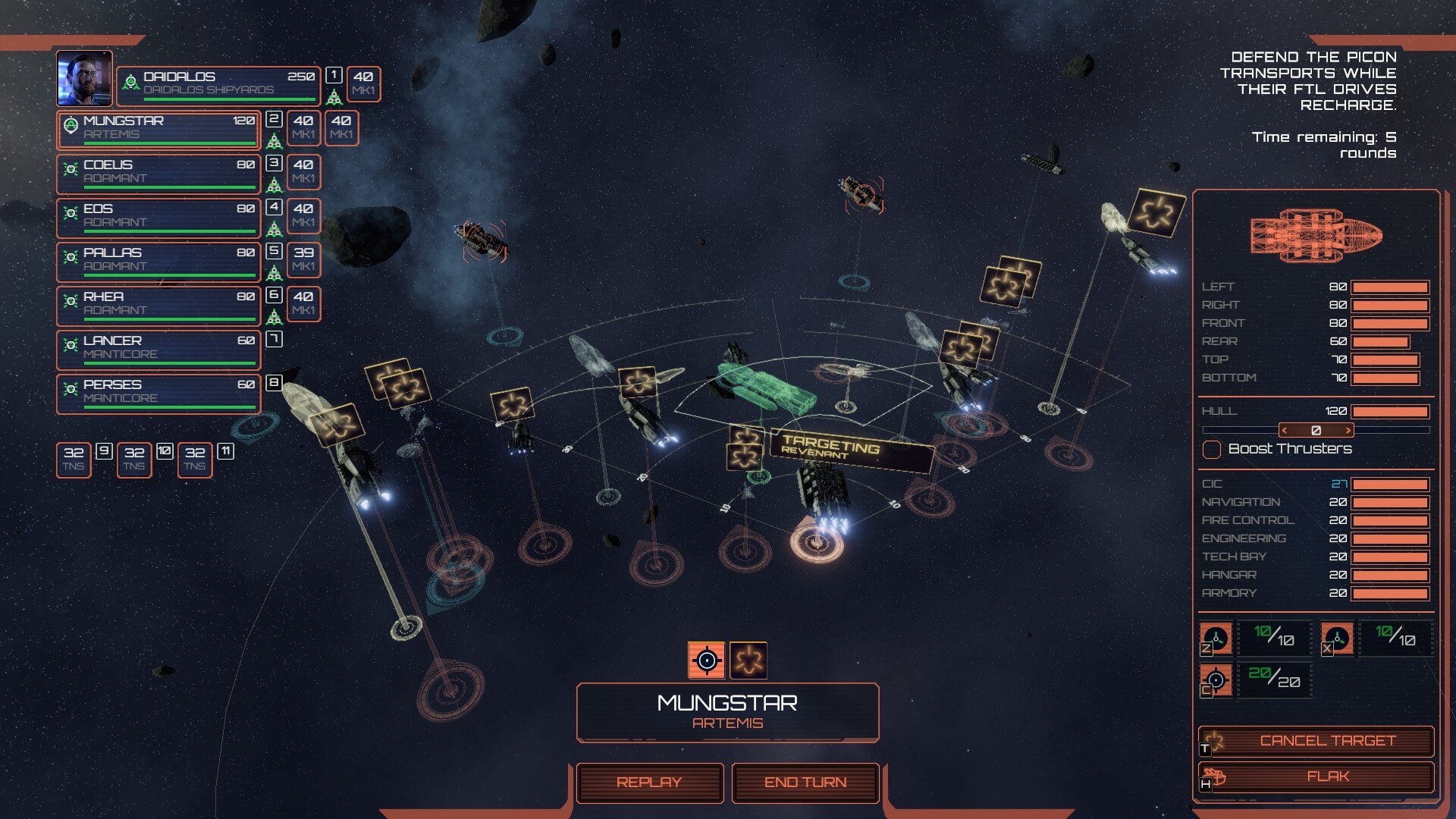Open the Replay of the last turn
The height and width of the screenshot is (819, 1456).
pos(649,783)
